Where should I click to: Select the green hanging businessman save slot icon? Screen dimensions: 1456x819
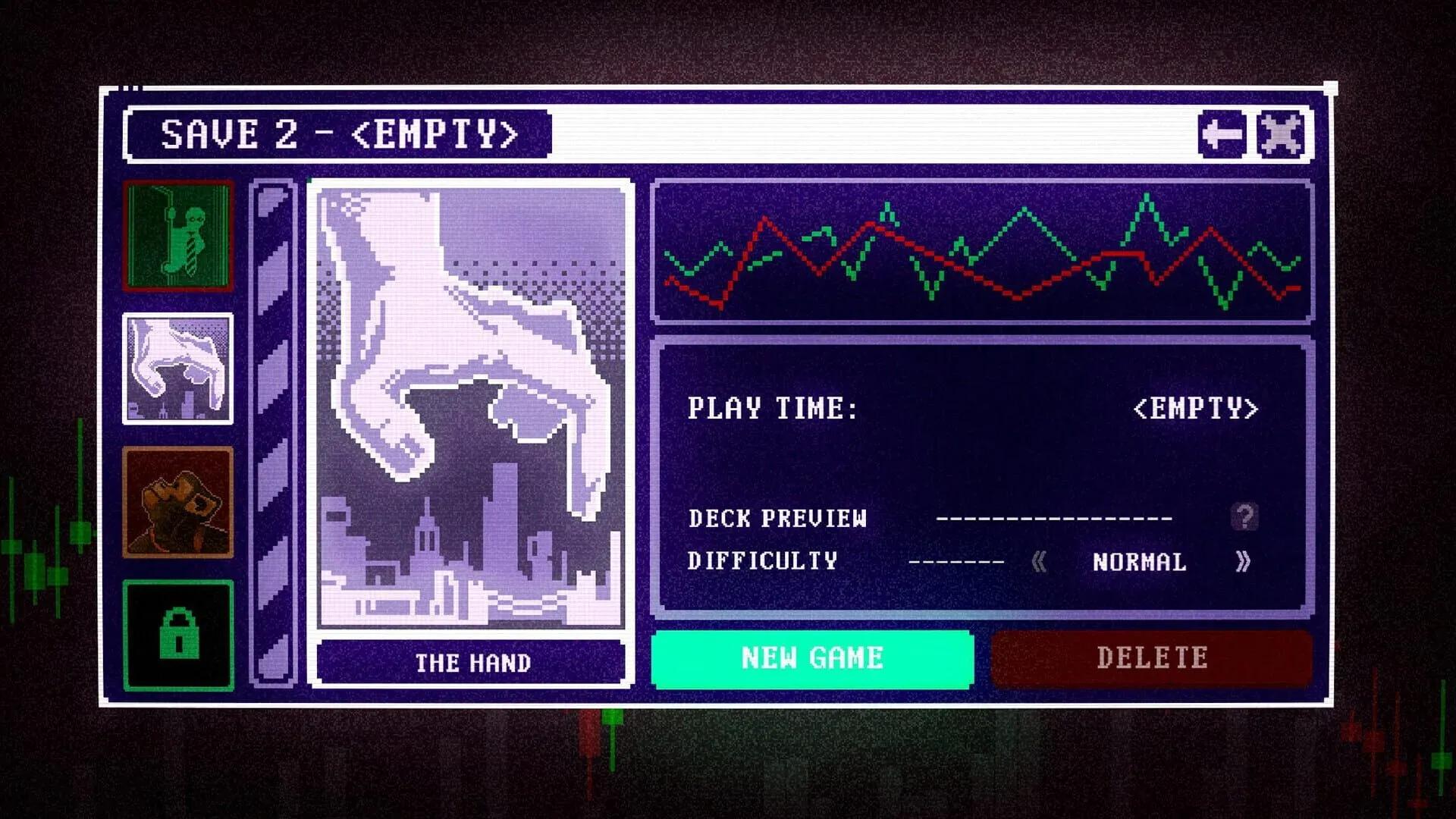177,235
